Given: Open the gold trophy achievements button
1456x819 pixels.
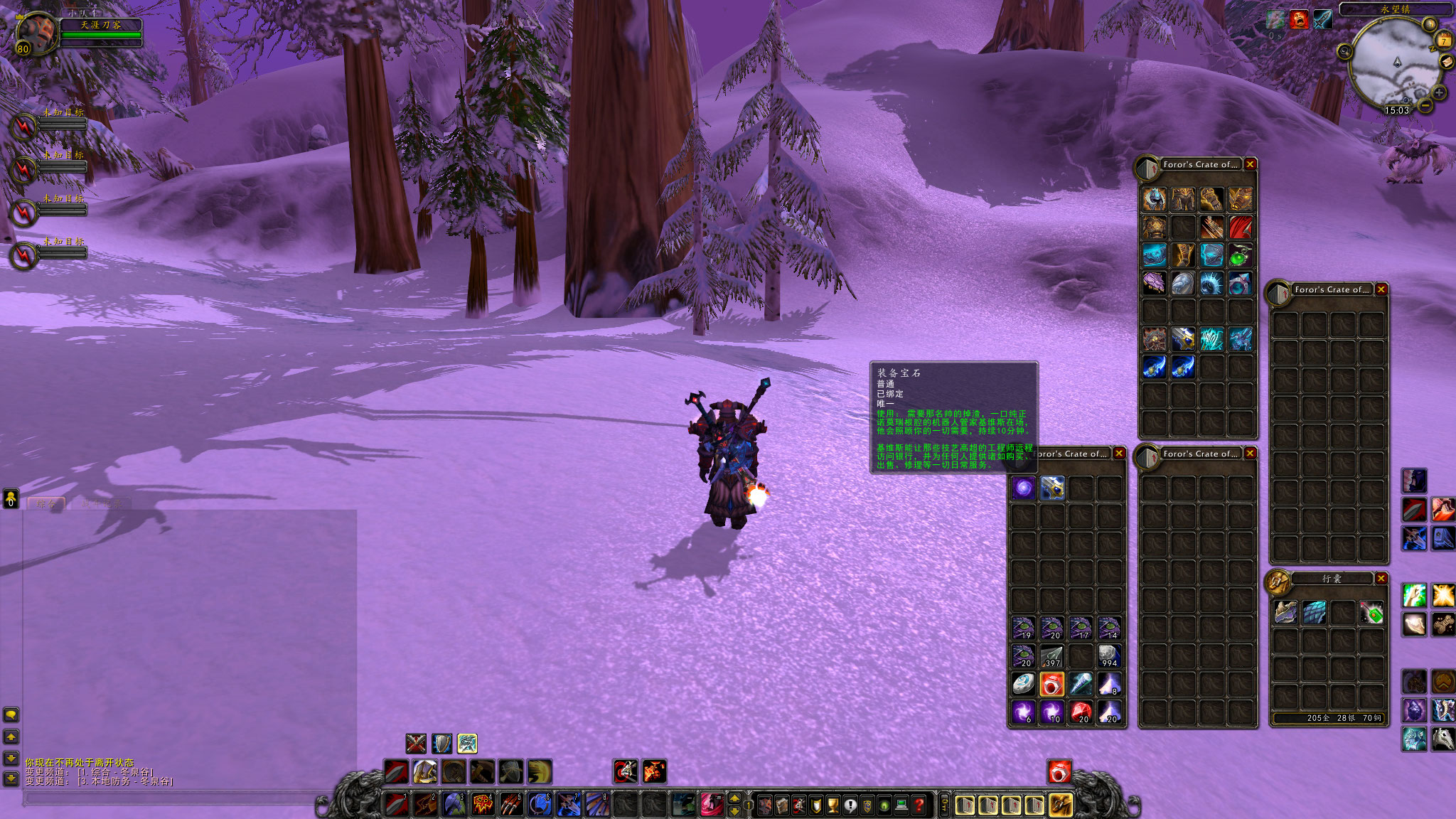Looking at the screenshot, I should [x=833, y=805].
